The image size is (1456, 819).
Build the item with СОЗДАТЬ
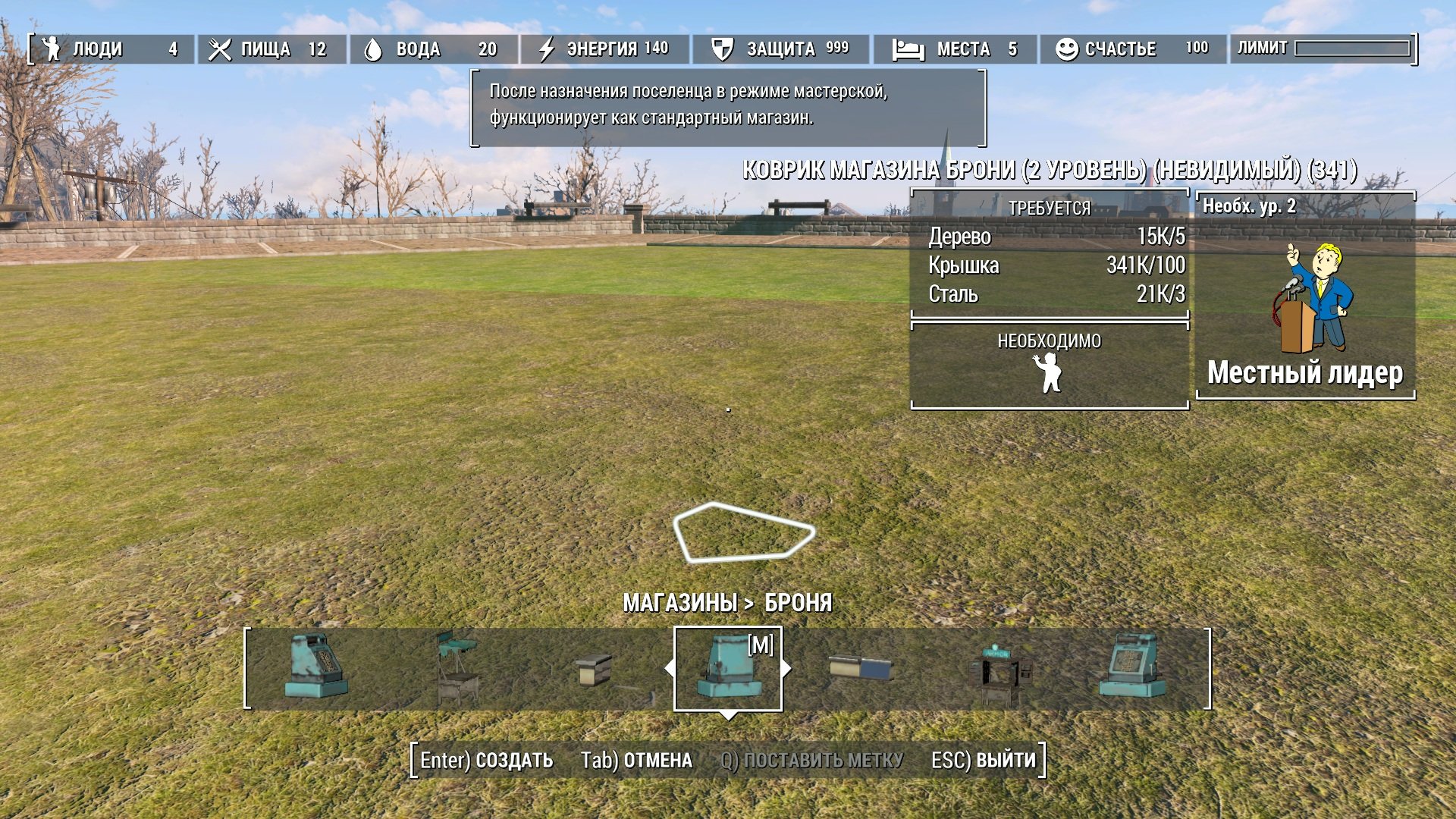tap(487, 760)
